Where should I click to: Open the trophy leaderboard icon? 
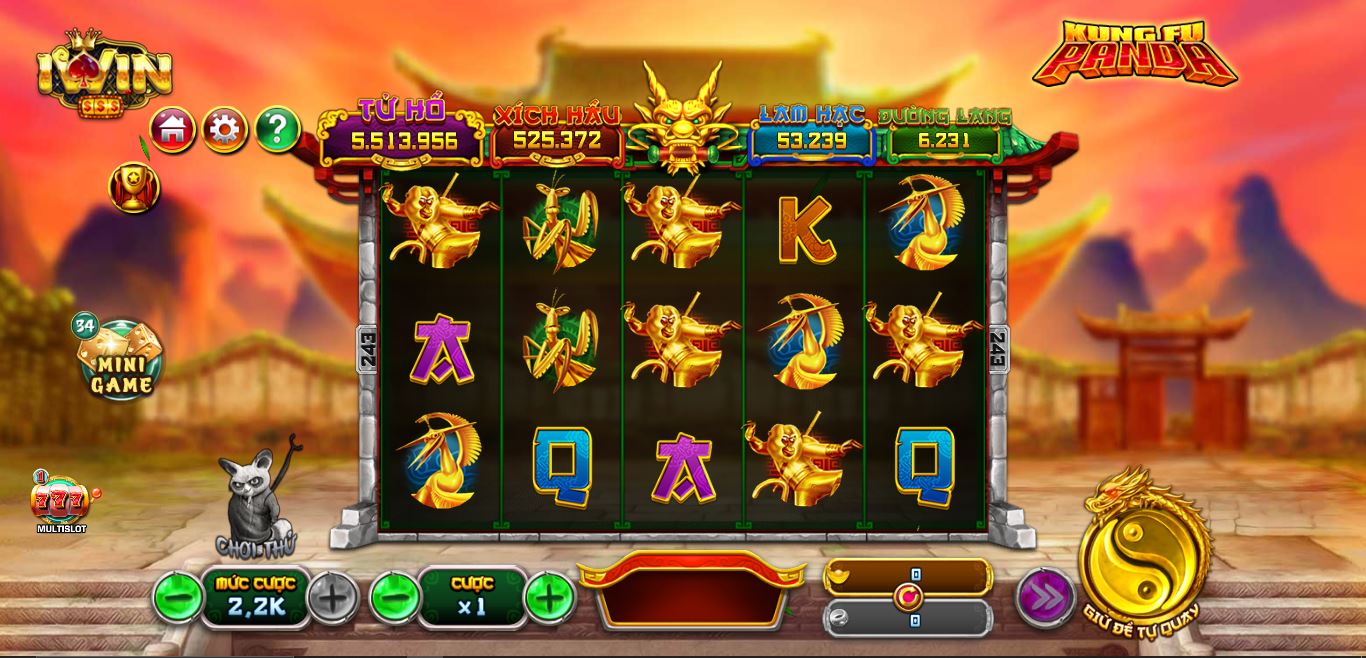pos(133,187)
